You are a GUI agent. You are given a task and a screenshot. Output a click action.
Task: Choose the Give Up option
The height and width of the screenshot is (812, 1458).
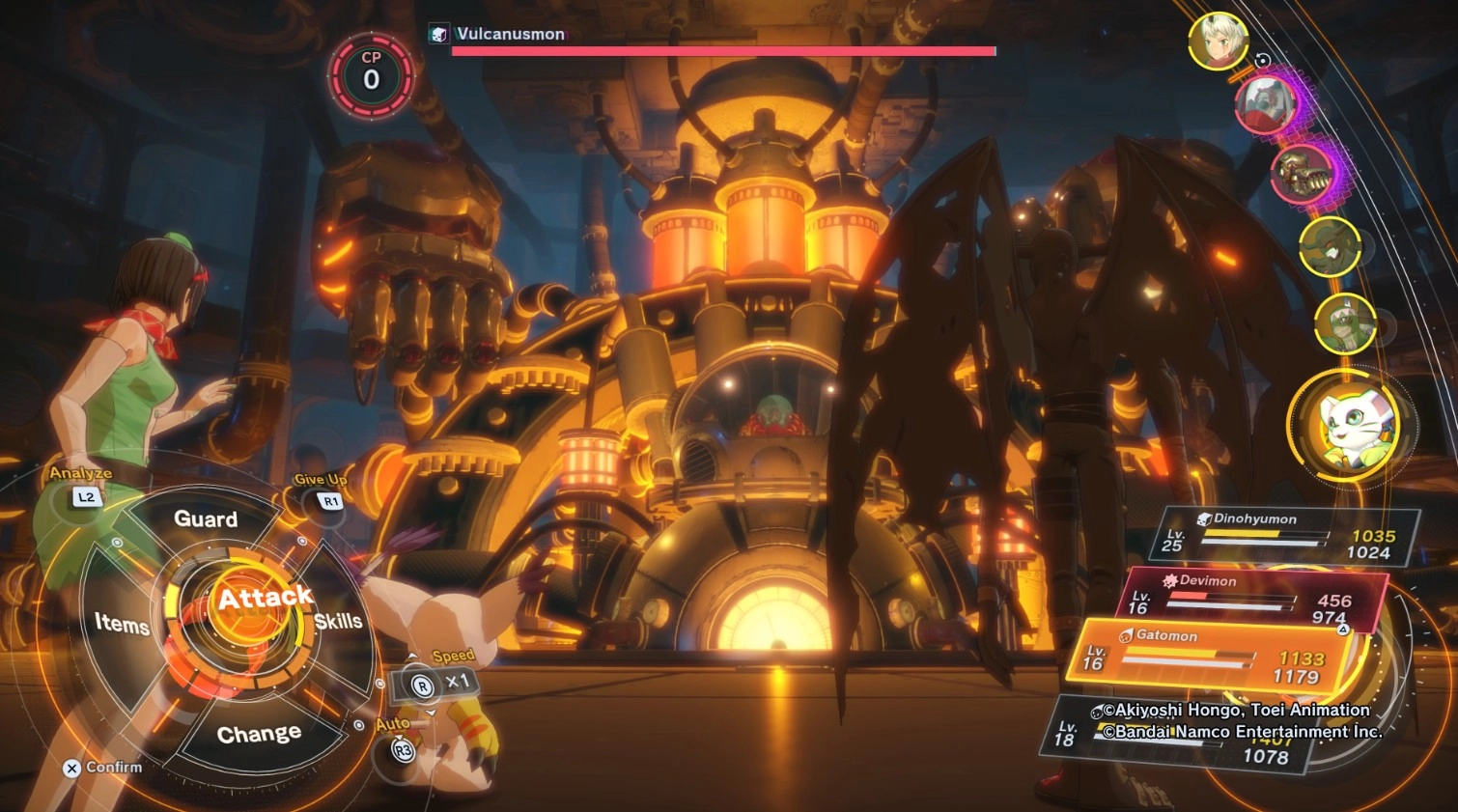pyautogui.click(x=330, y=501)
